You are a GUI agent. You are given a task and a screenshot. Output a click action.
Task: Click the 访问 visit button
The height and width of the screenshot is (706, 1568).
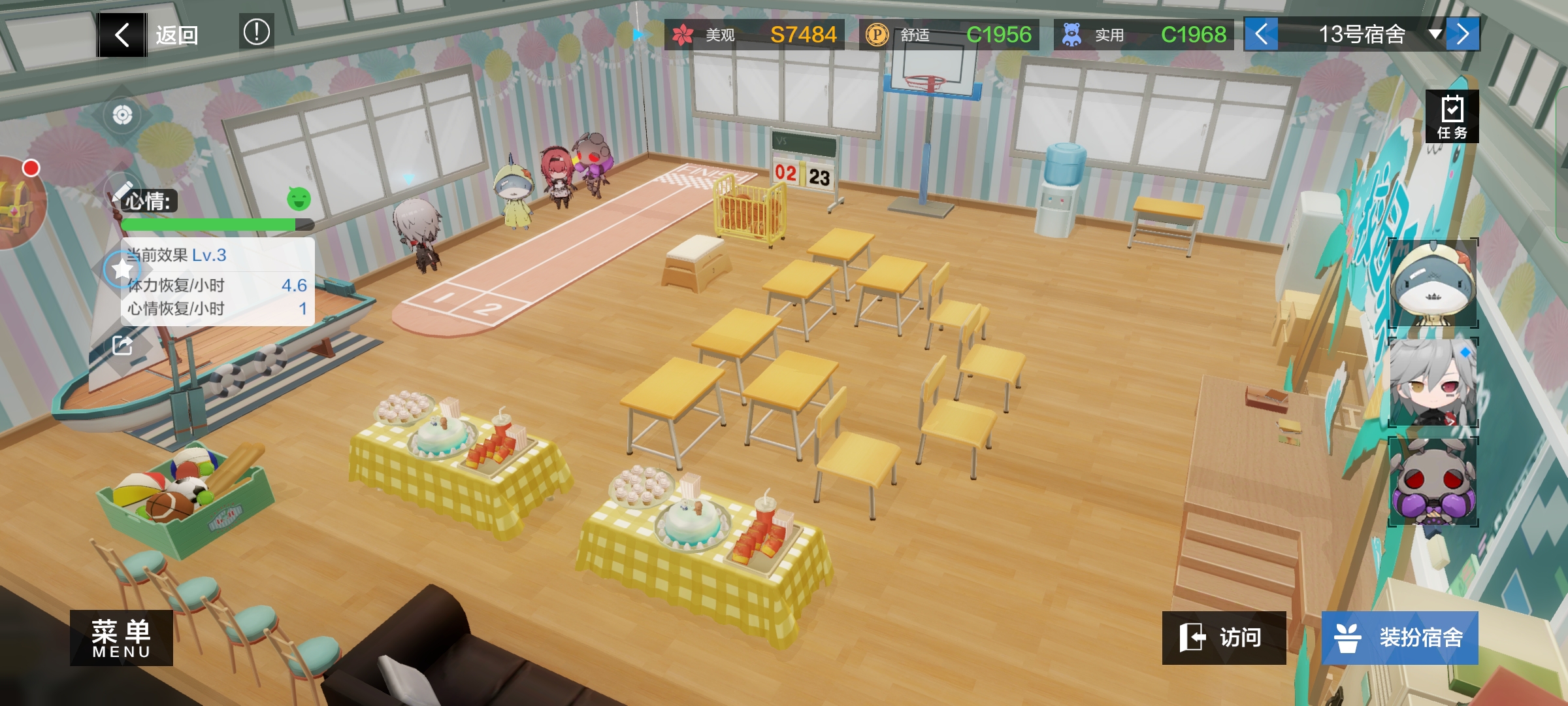[x=1224, y=637]
